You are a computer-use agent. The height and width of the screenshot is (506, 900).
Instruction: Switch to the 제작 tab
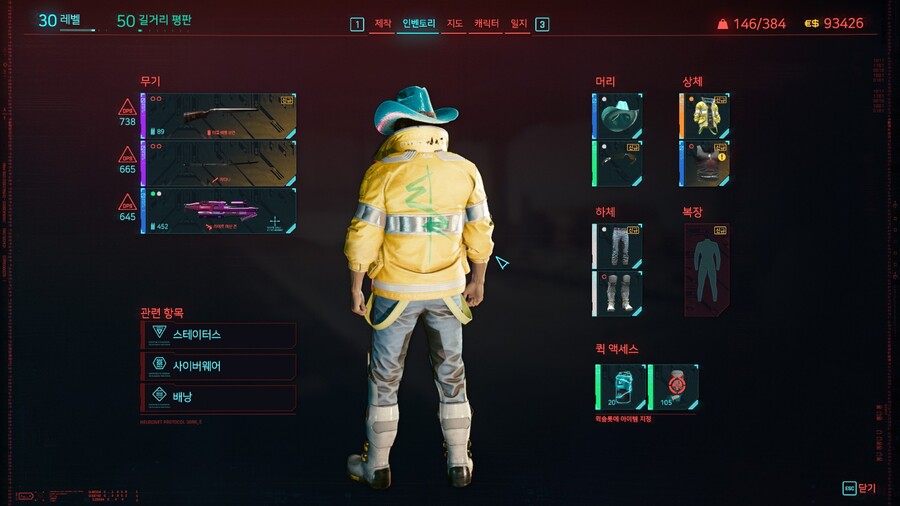pyautogui.click(x=383, y=23)
